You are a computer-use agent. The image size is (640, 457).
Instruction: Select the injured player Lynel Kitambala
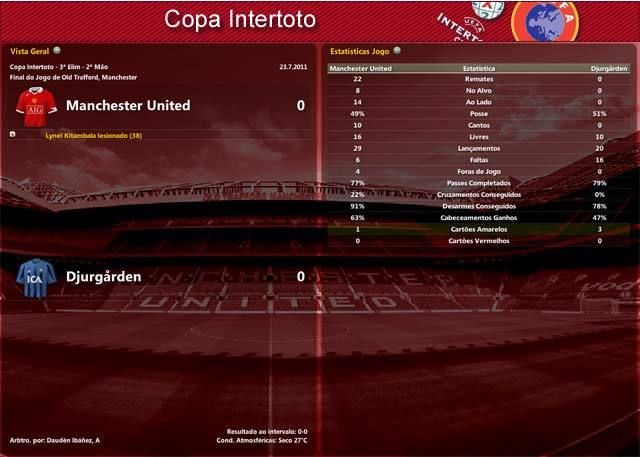[x=94, y=135]
